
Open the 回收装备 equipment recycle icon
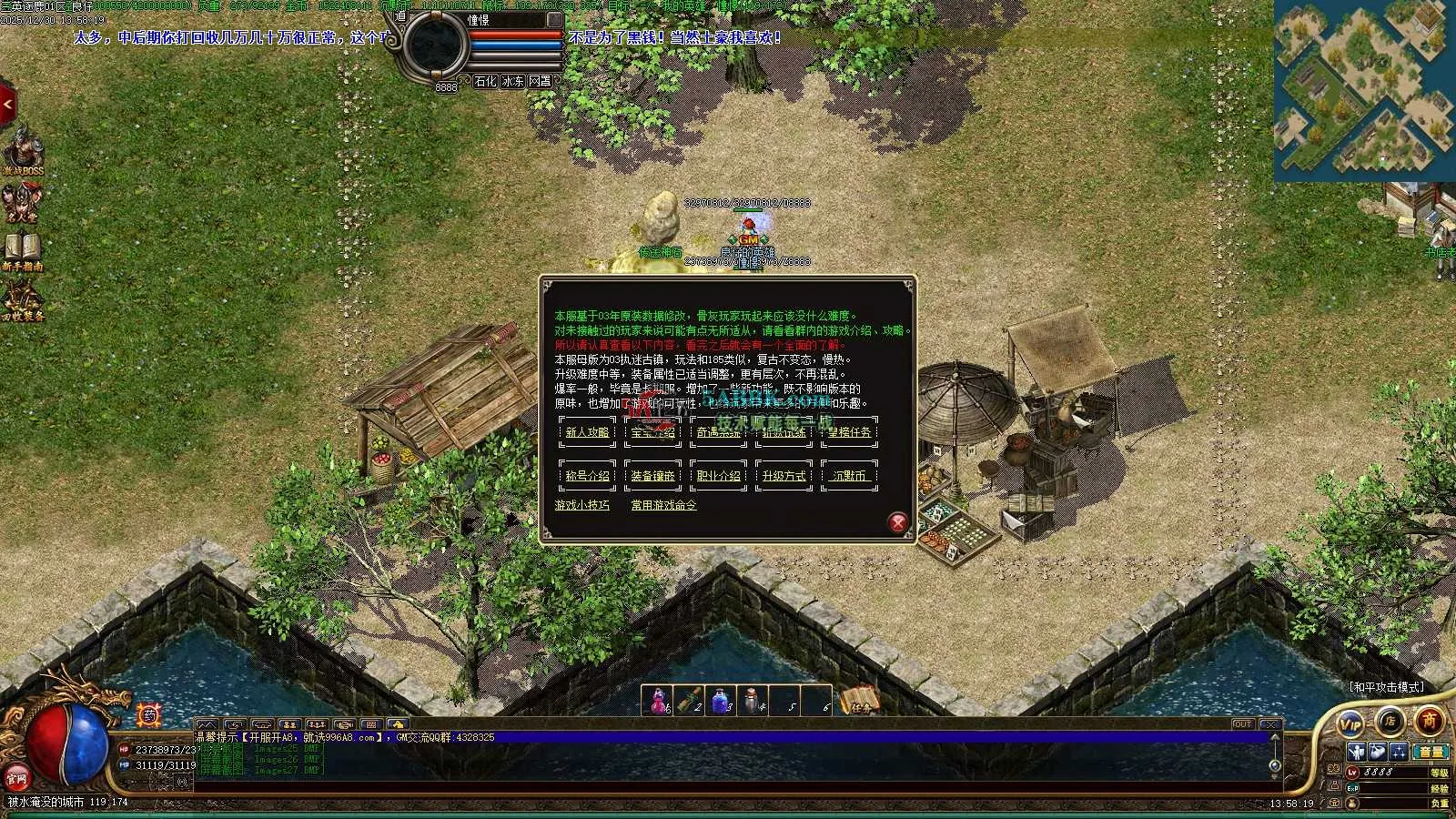pos(22,300)
